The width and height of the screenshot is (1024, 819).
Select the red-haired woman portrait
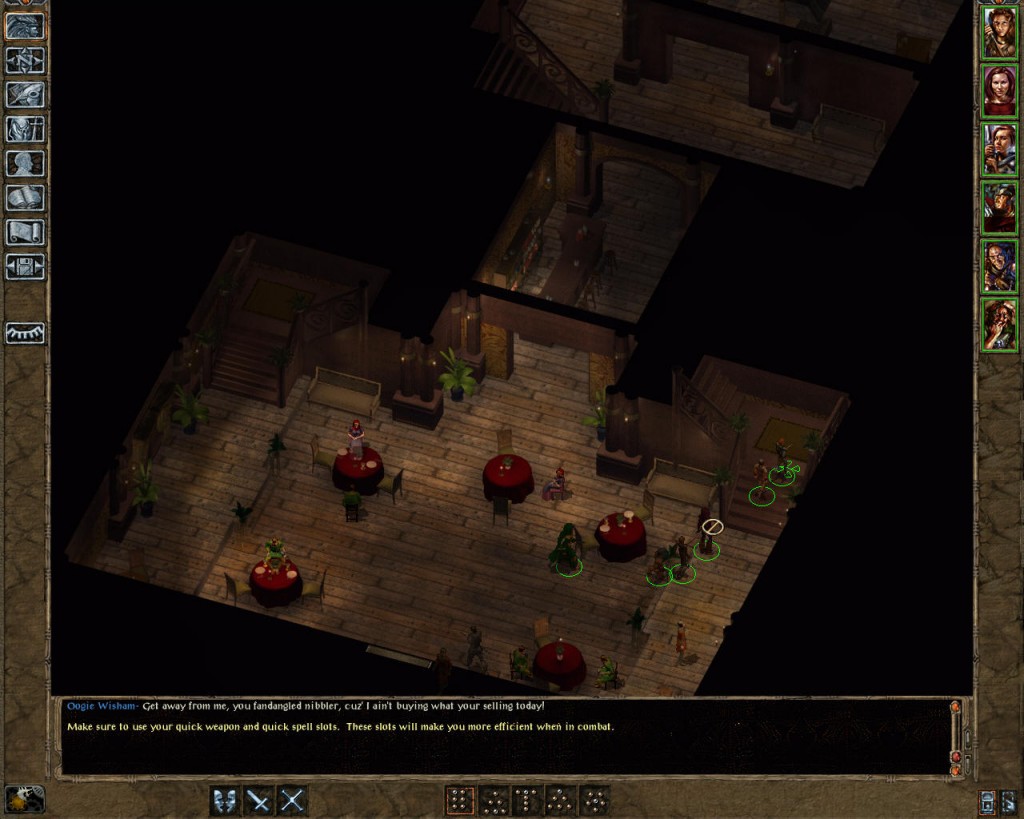pos(999,91)
